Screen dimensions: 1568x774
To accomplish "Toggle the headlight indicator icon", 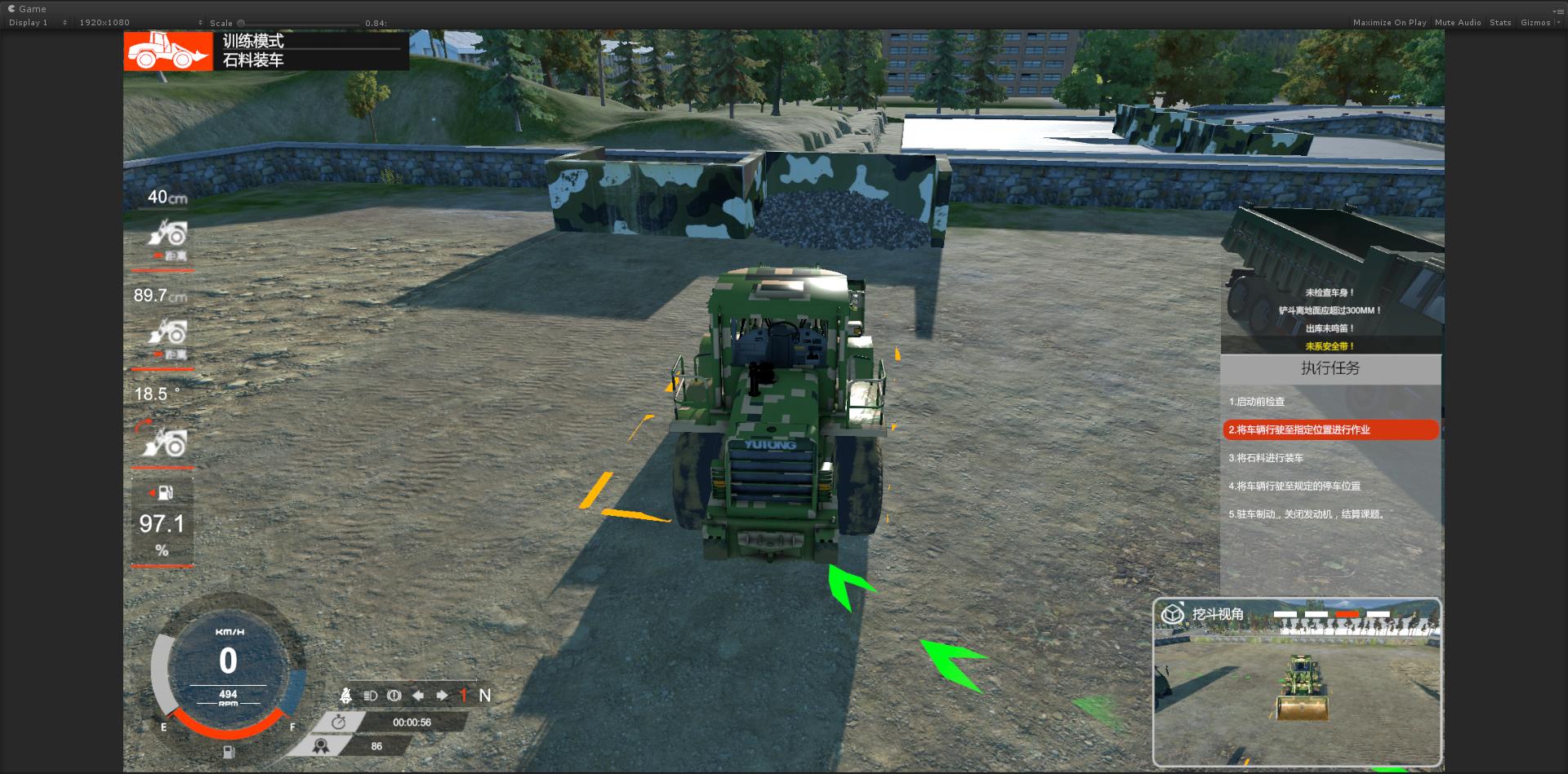I will point(370,696).
